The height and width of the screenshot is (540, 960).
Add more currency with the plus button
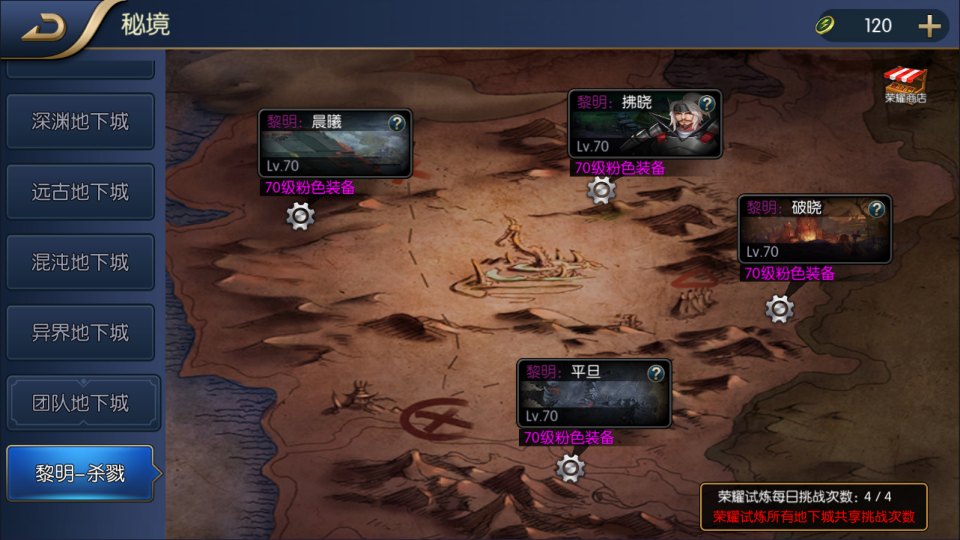(930, 26)
